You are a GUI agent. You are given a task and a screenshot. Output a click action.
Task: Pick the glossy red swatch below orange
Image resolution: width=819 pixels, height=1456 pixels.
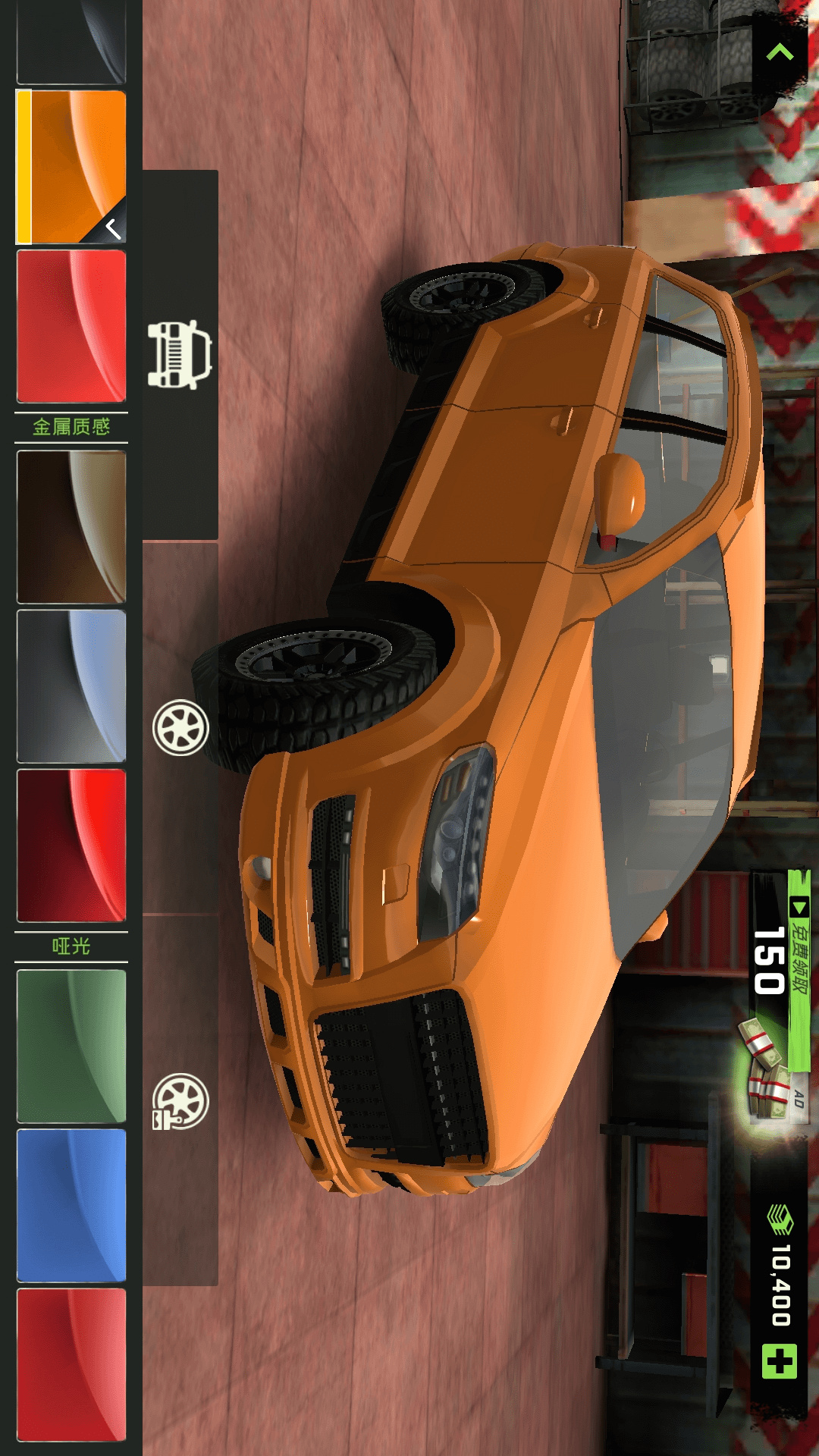pyautogui.click(x=72, y=326)
